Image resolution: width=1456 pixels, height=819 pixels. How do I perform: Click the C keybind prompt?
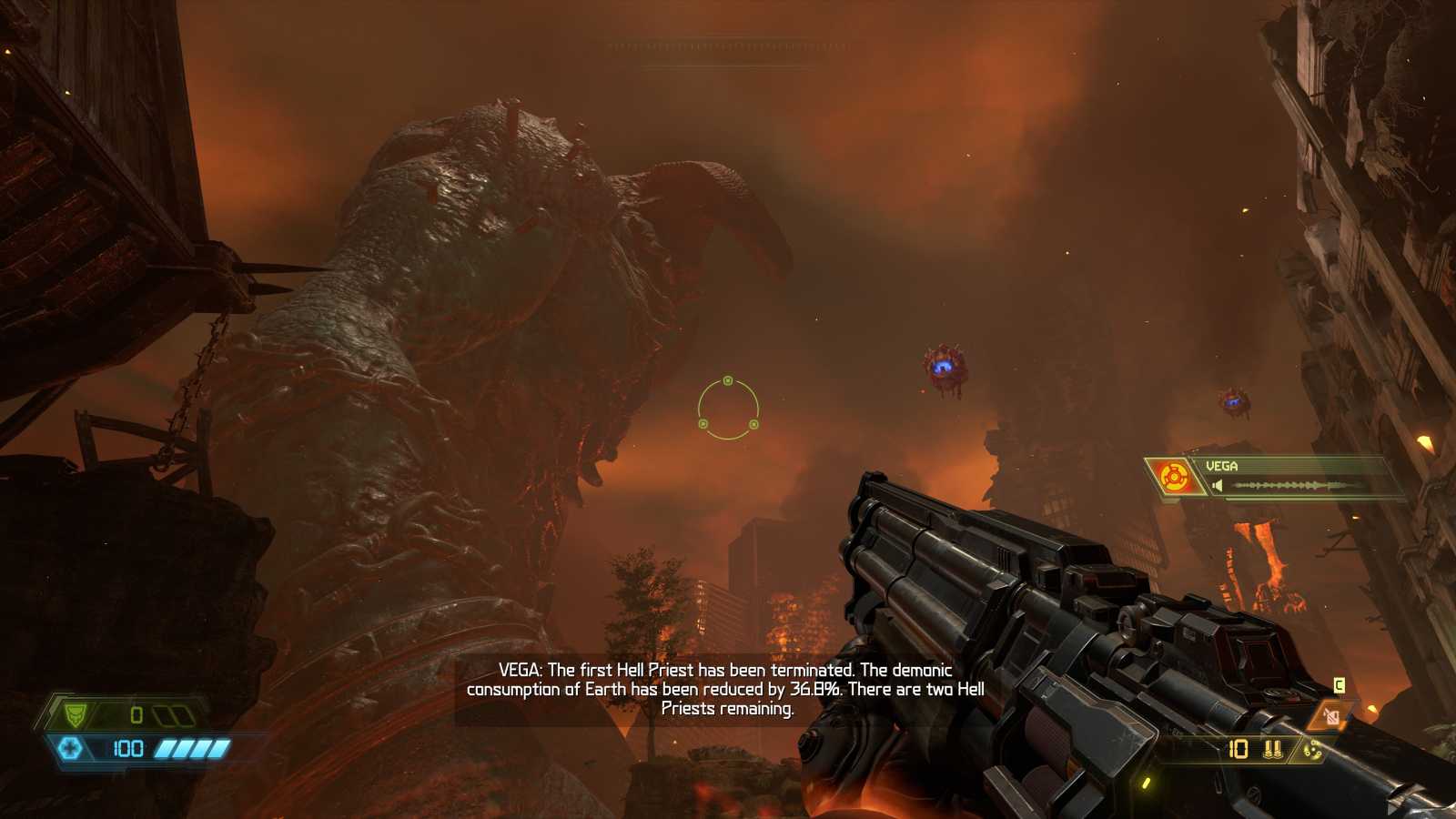click(x=1339, y=685)
